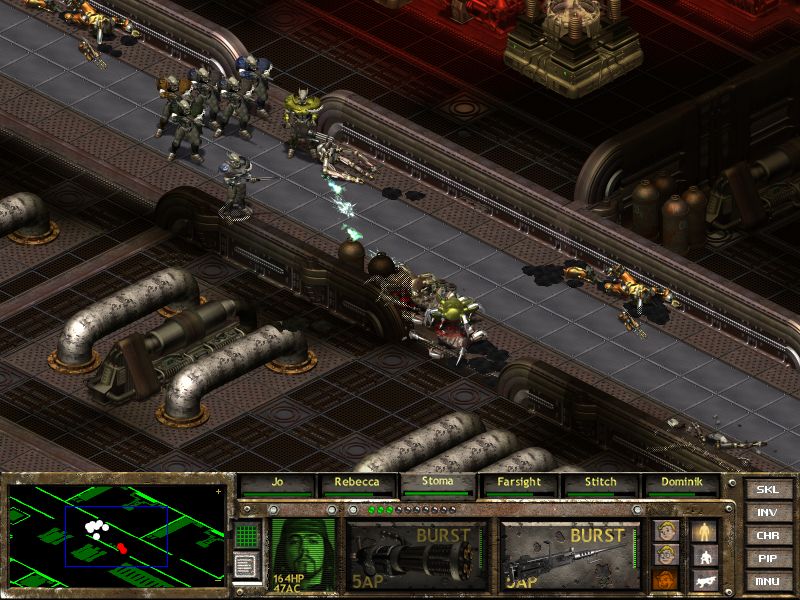
Task: Set stance to prone figure icon
Action: (x=704, y=580)
